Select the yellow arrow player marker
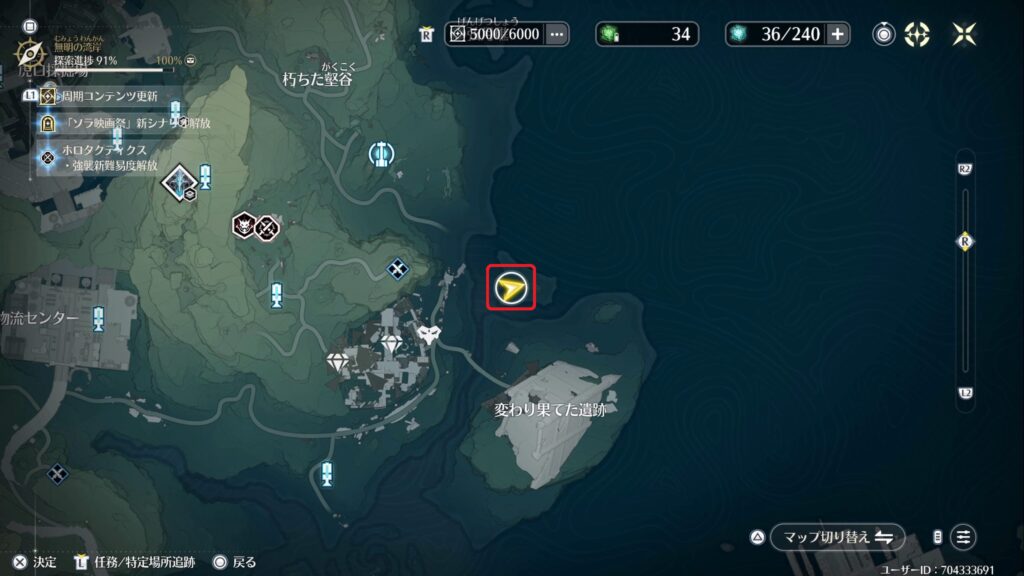Screen dimensions: 1024x576 point(511,289)
